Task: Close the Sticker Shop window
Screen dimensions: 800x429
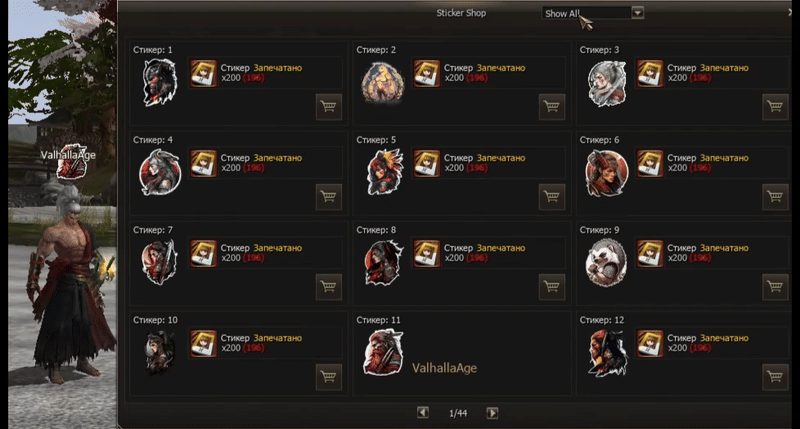Action: tap(790, 13)
